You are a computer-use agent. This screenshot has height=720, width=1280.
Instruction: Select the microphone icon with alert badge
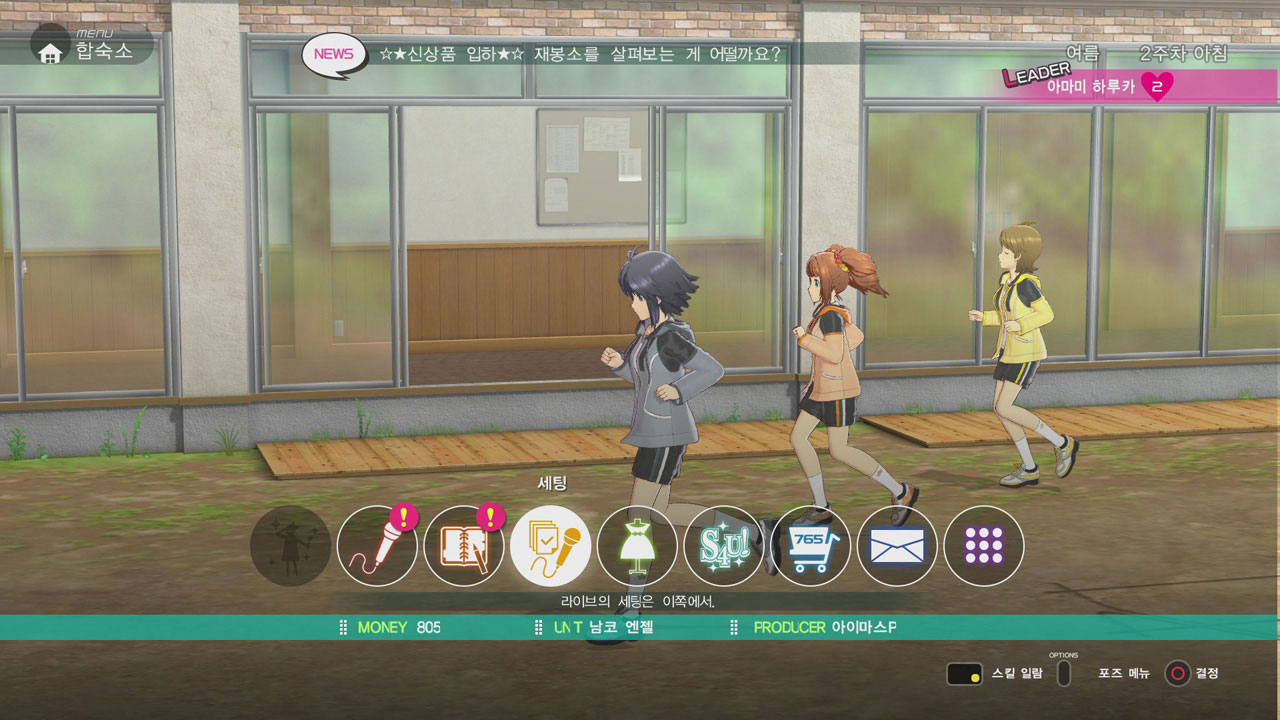pyautogui.click(x=377, y=546)
